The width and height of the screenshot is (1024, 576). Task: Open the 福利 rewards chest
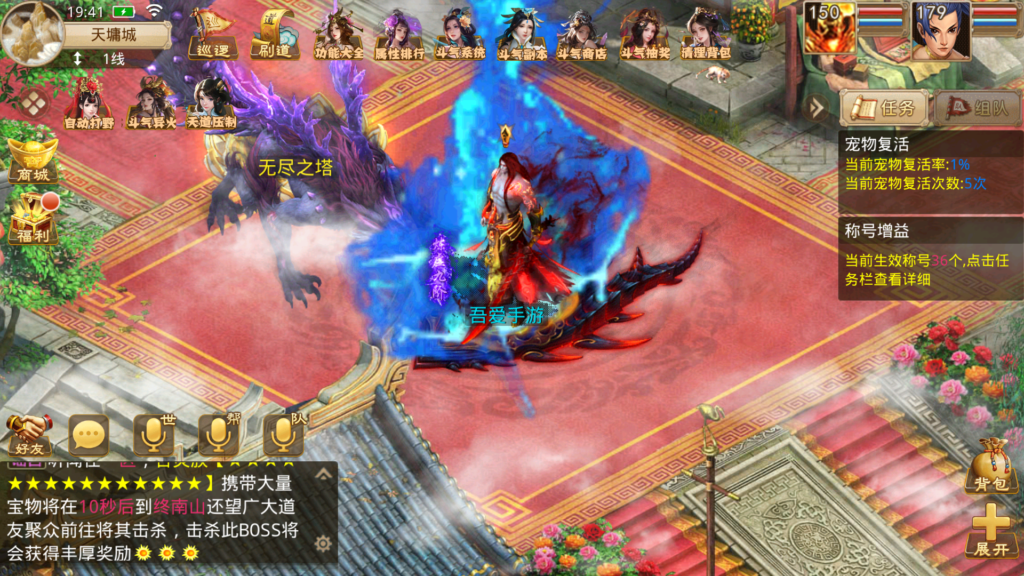[x=32, y=218]
